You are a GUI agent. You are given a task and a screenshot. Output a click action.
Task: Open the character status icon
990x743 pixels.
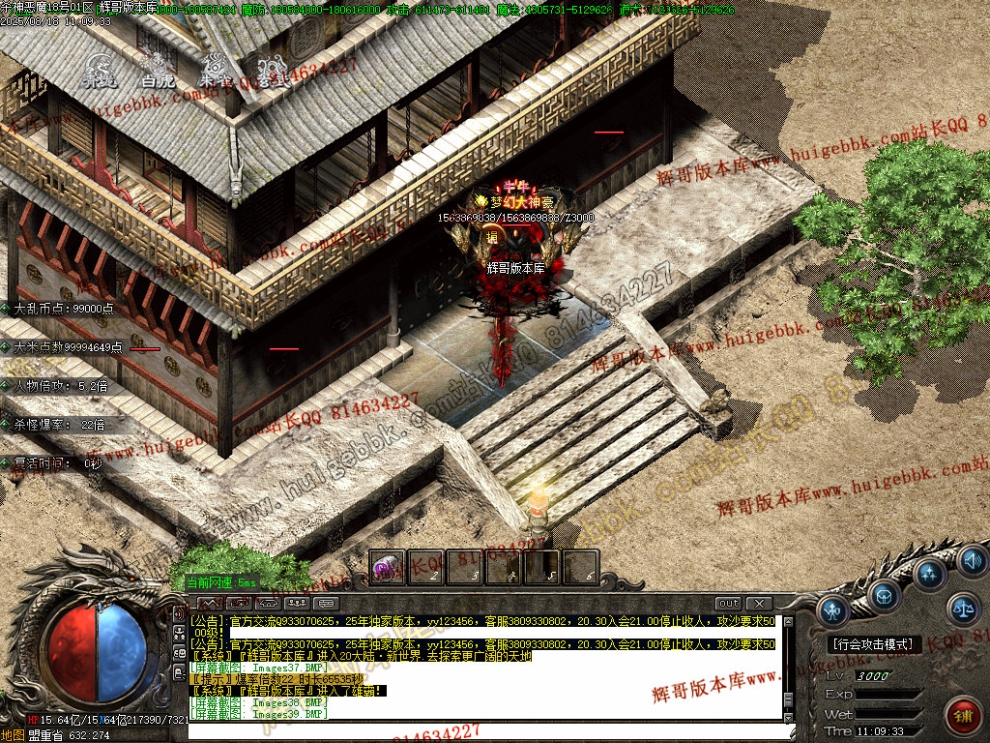[x=833, y=609]
